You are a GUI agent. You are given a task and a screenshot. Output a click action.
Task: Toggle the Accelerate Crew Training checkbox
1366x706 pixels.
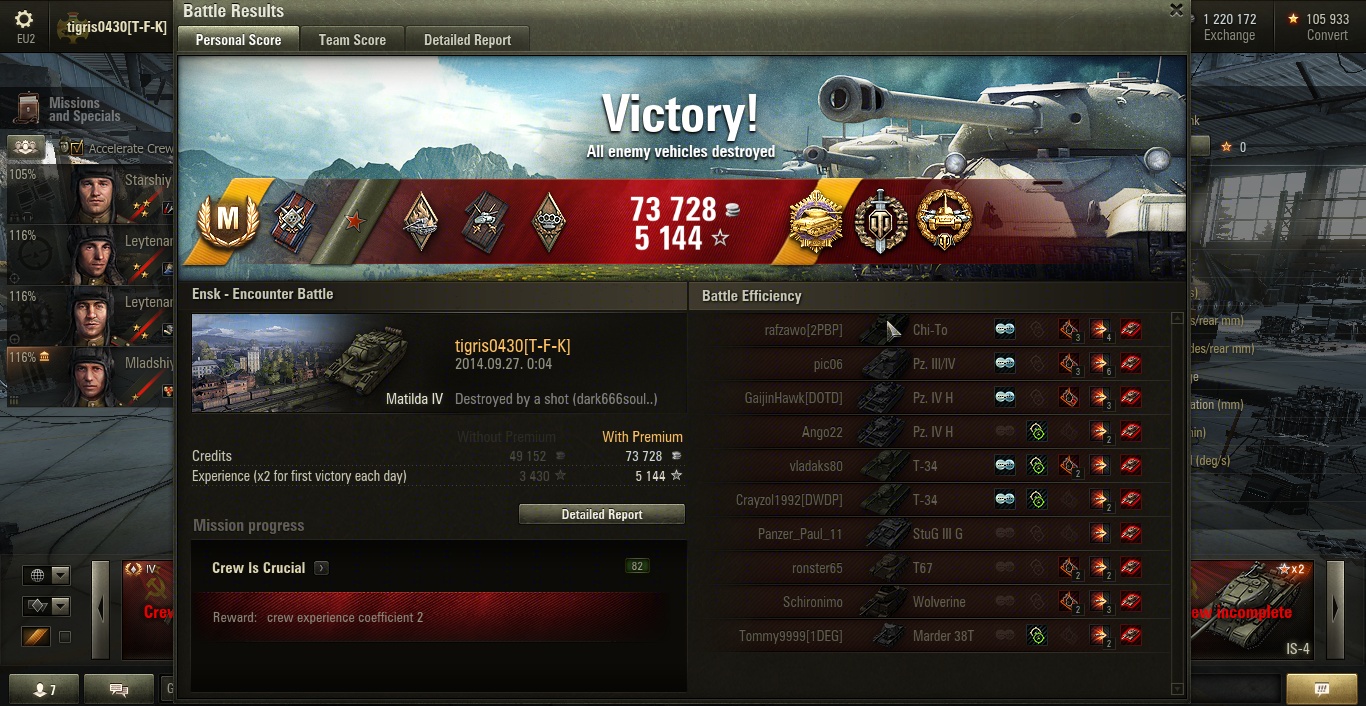point(76,148)
